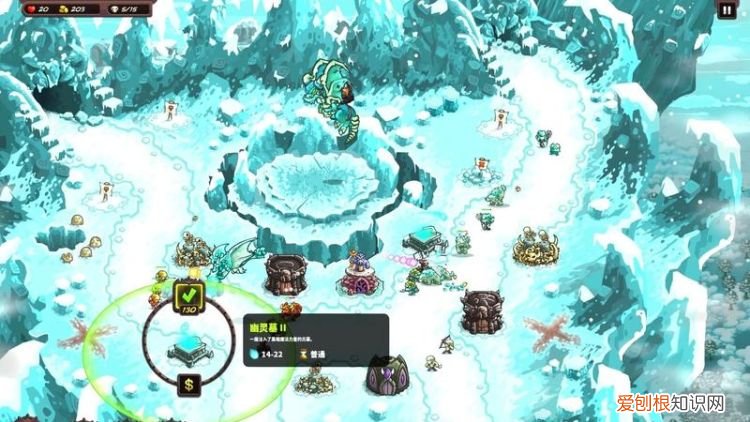Viewport: 750px width, 422px height.
Task: Pause the game
Action: 726,10
